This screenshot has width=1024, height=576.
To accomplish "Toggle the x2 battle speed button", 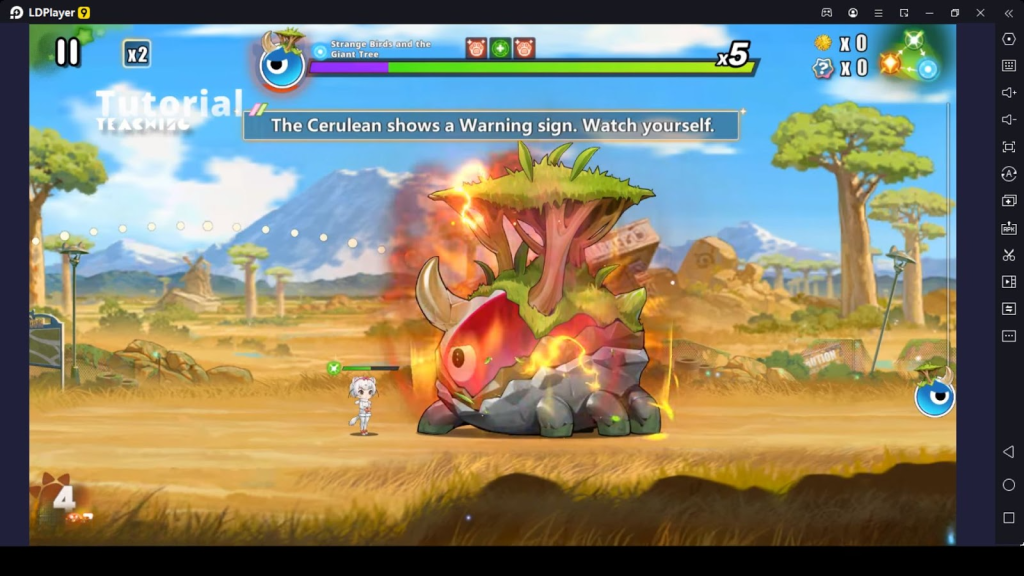I will pyautogui.click(x=137, y=54).
